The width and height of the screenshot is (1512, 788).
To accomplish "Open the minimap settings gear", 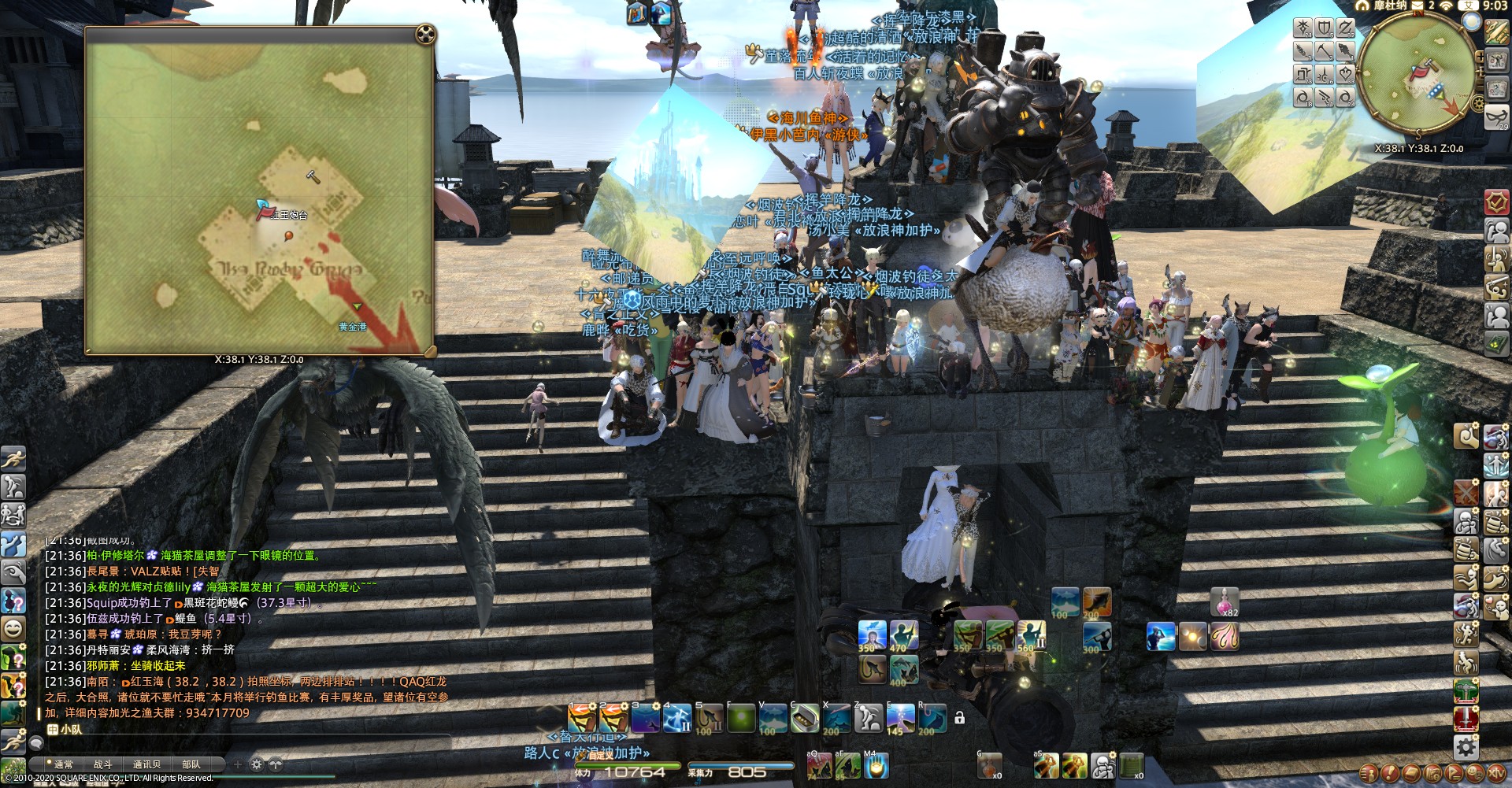I will tap(1478, 104).
